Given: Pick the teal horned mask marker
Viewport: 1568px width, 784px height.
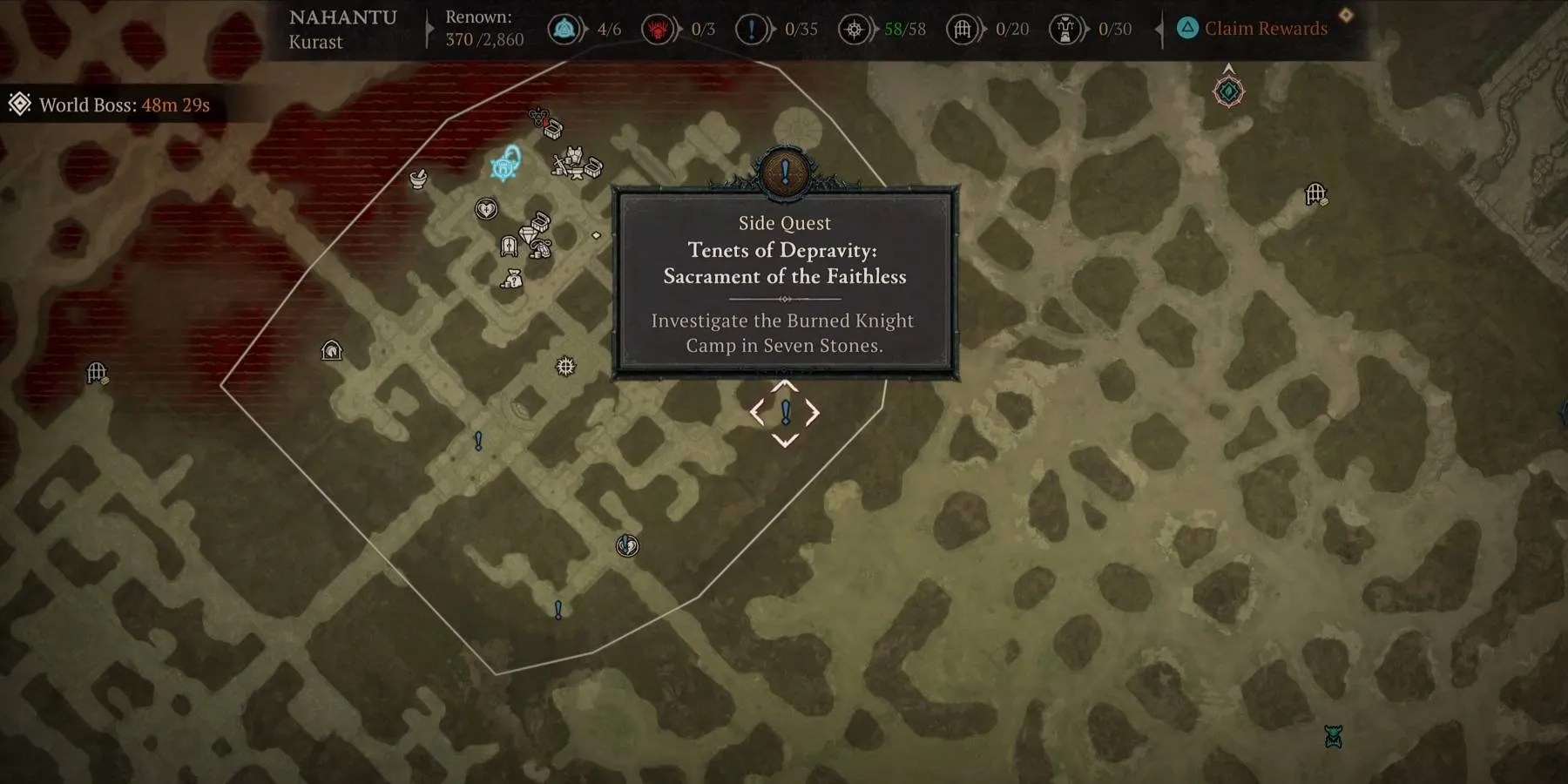Looking at the screenshot, I should tap(1333, 737).
